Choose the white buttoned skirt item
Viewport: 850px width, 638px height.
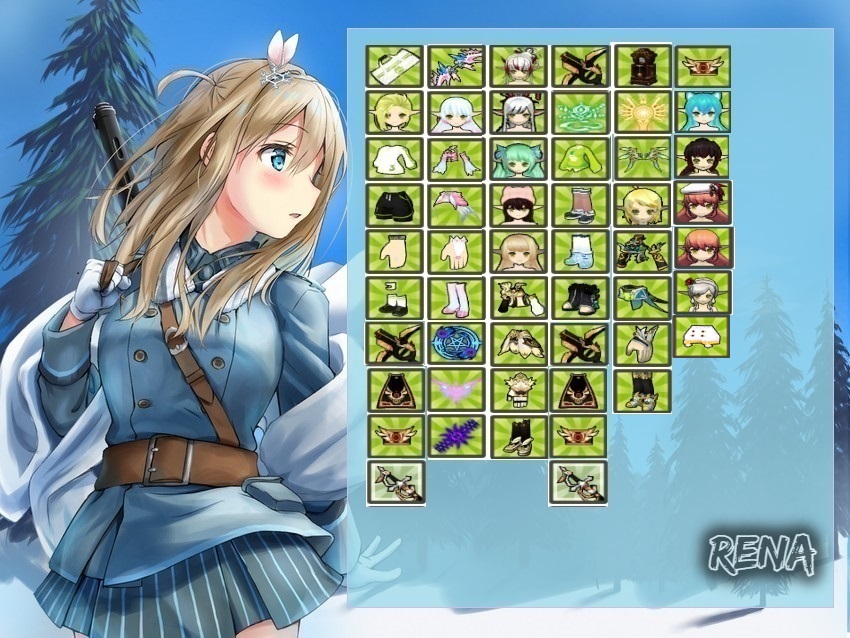tap(701, 338)
